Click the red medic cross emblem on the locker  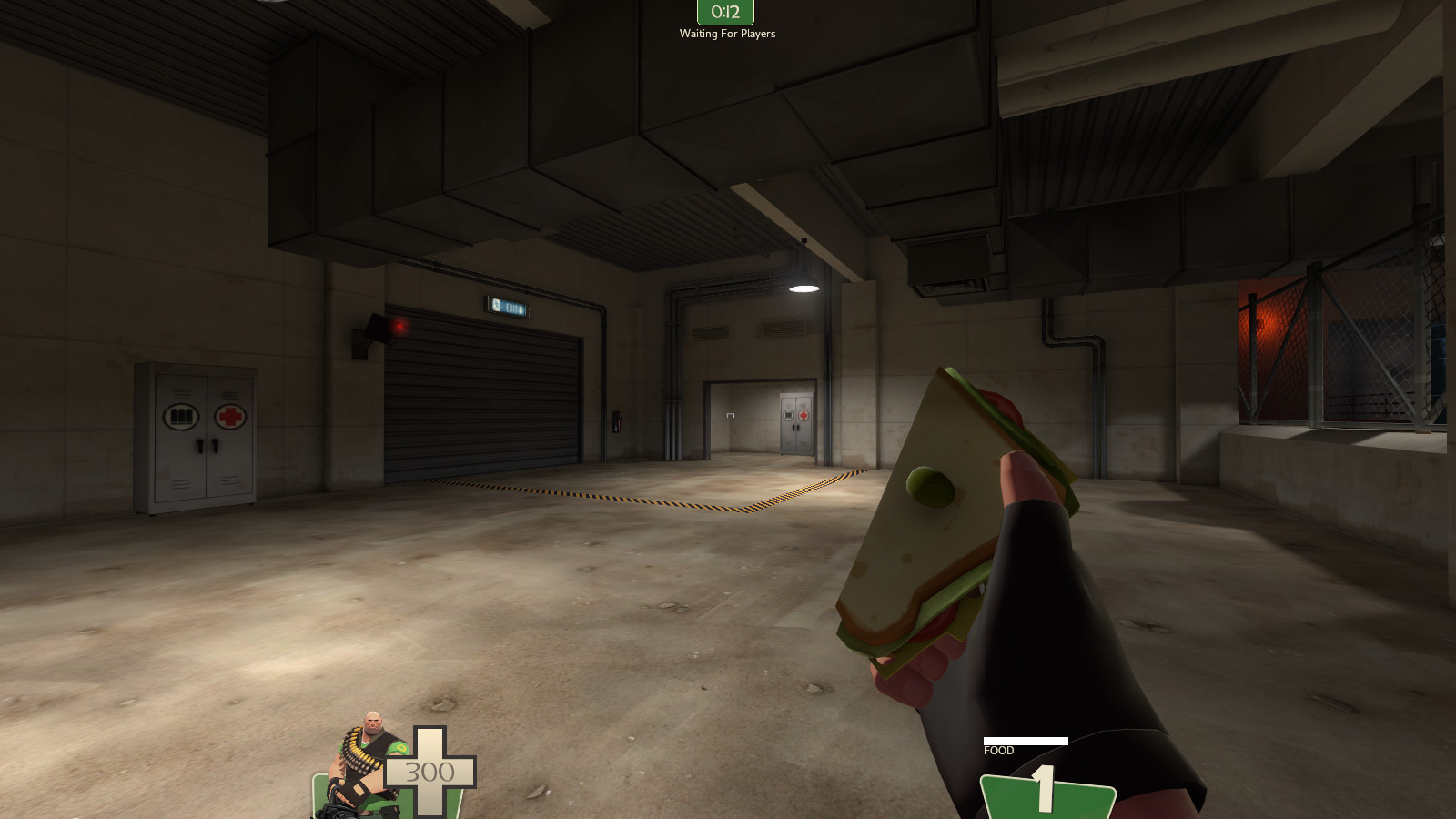(x=229, y=415)
